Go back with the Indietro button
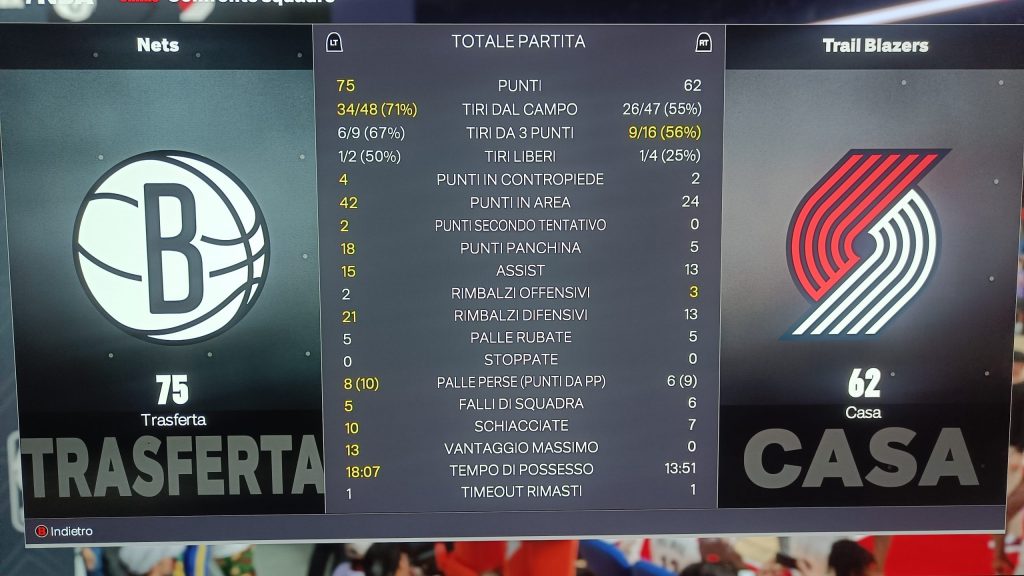Viewport: 1024px width, 576px height. tap(64, 531)
